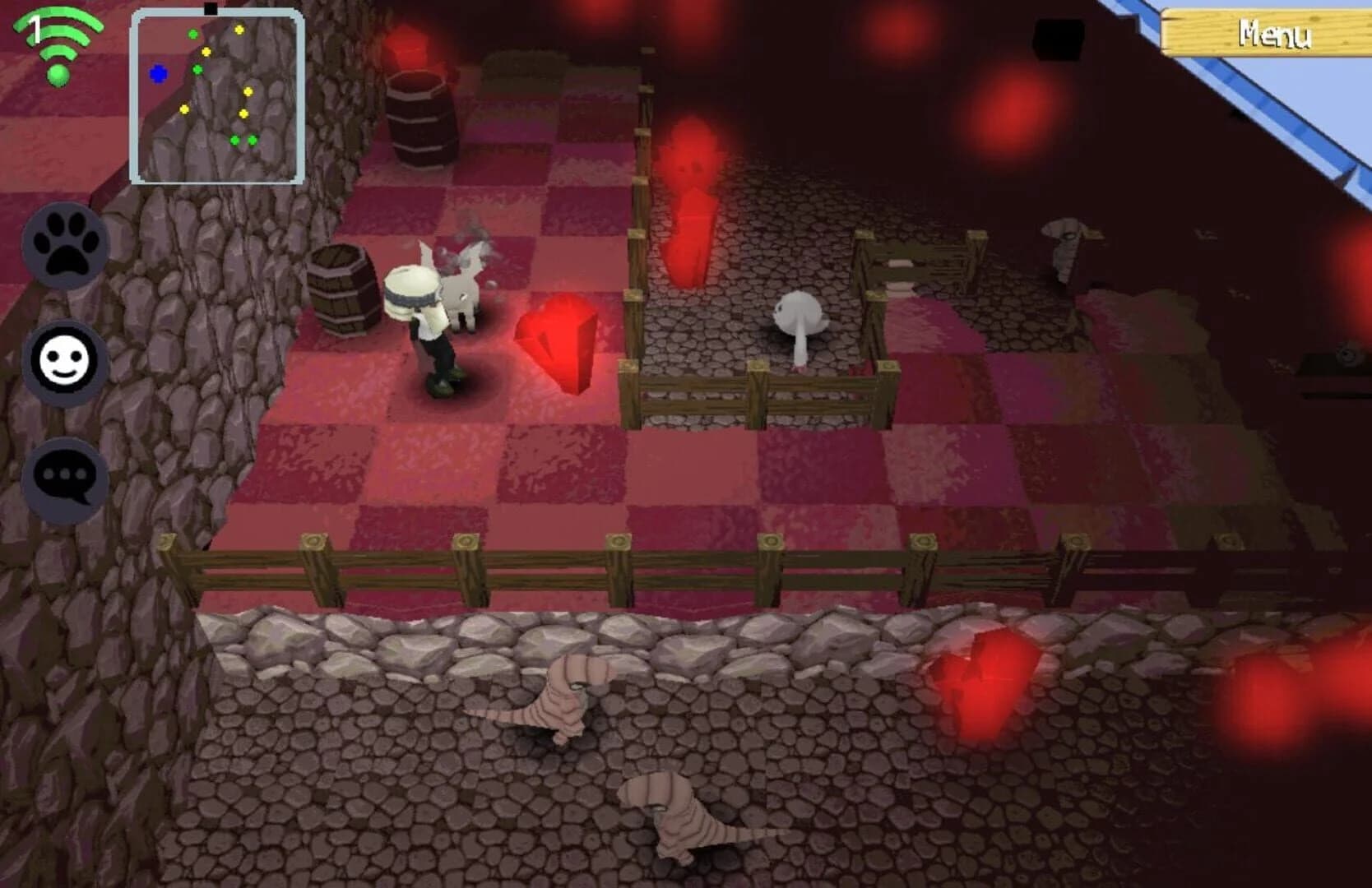This screenshot has height=888, width=1372.
Task: Tap a yellow dot on the minimap
Action: coord(237,31)
